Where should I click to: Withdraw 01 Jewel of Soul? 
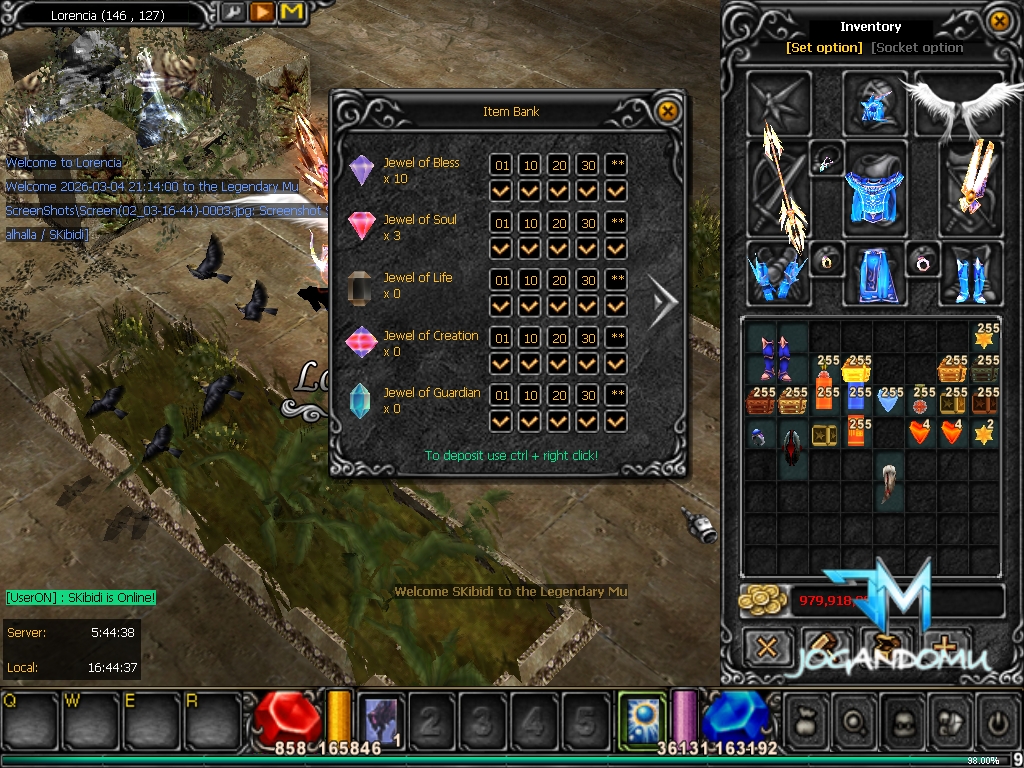(501, 222)
